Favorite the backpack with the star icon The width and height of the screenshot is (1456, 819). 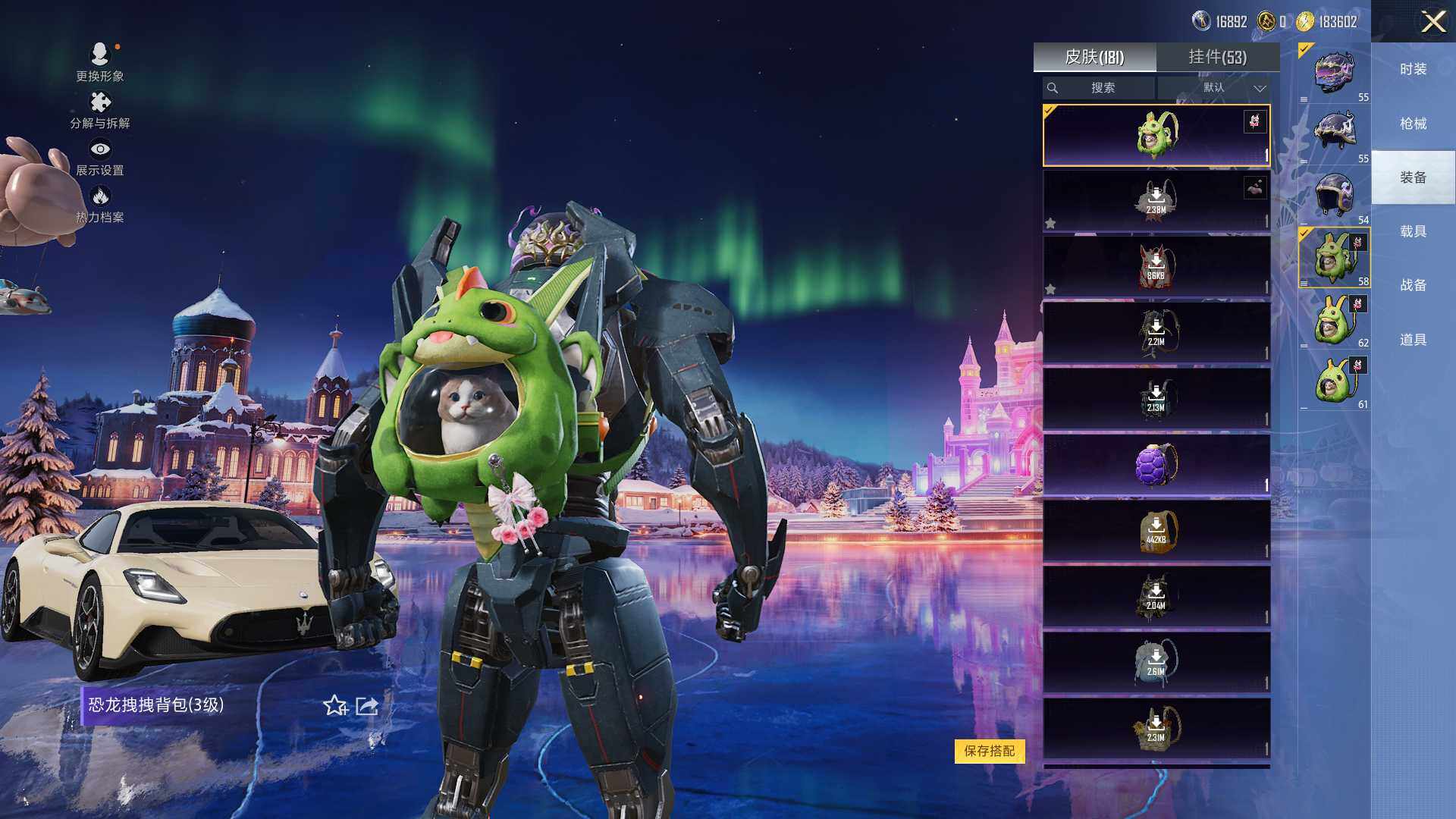[334, 706]
